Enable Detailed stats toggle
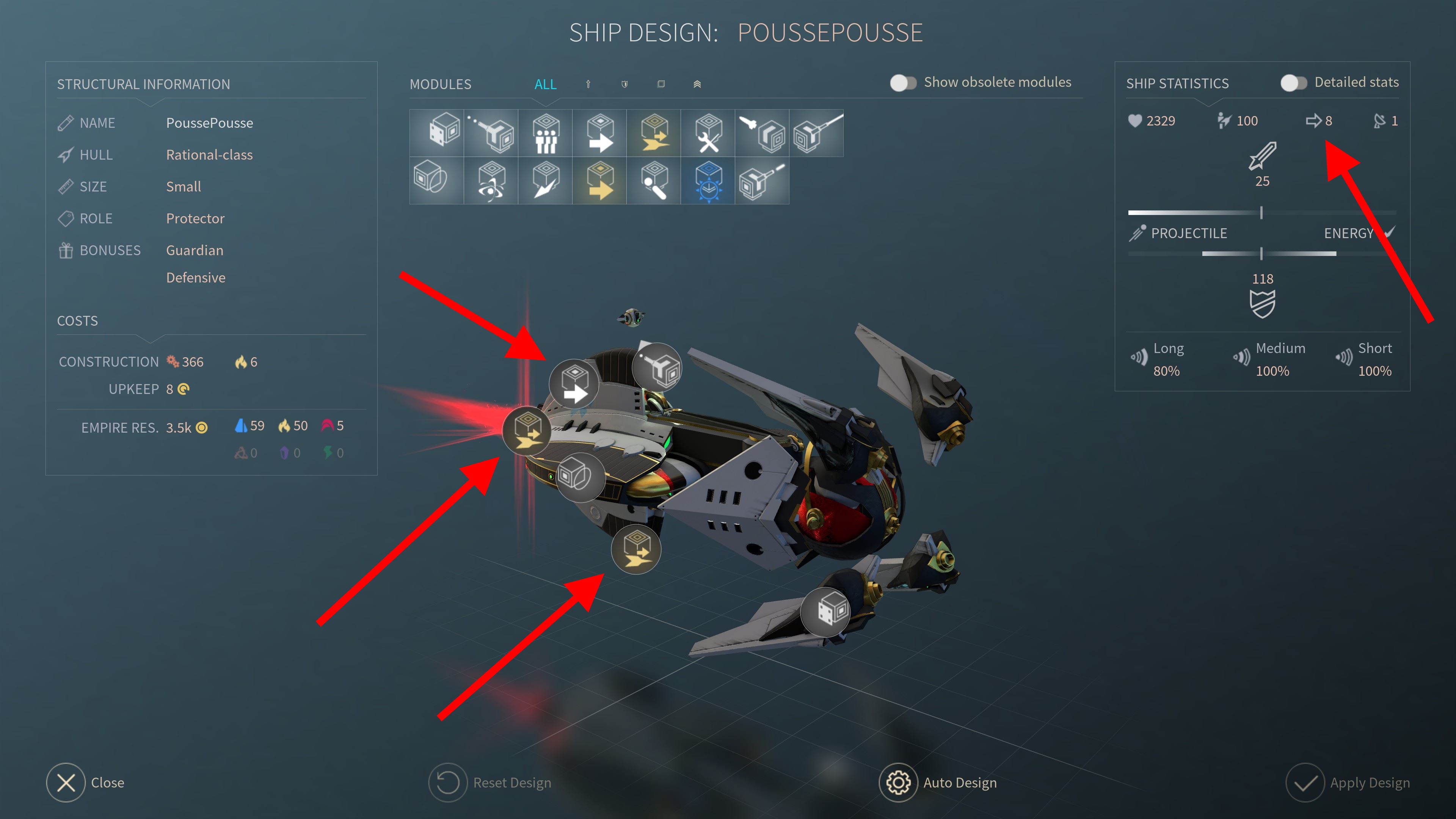This screenshot has width=1456, height=819. pos(1293,83)
